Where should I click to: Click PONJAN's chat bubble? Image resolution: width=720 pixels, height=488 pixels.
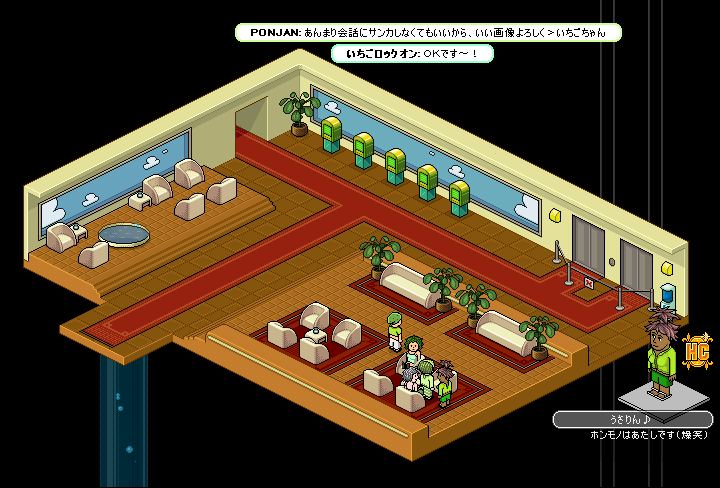click(428, 32)
